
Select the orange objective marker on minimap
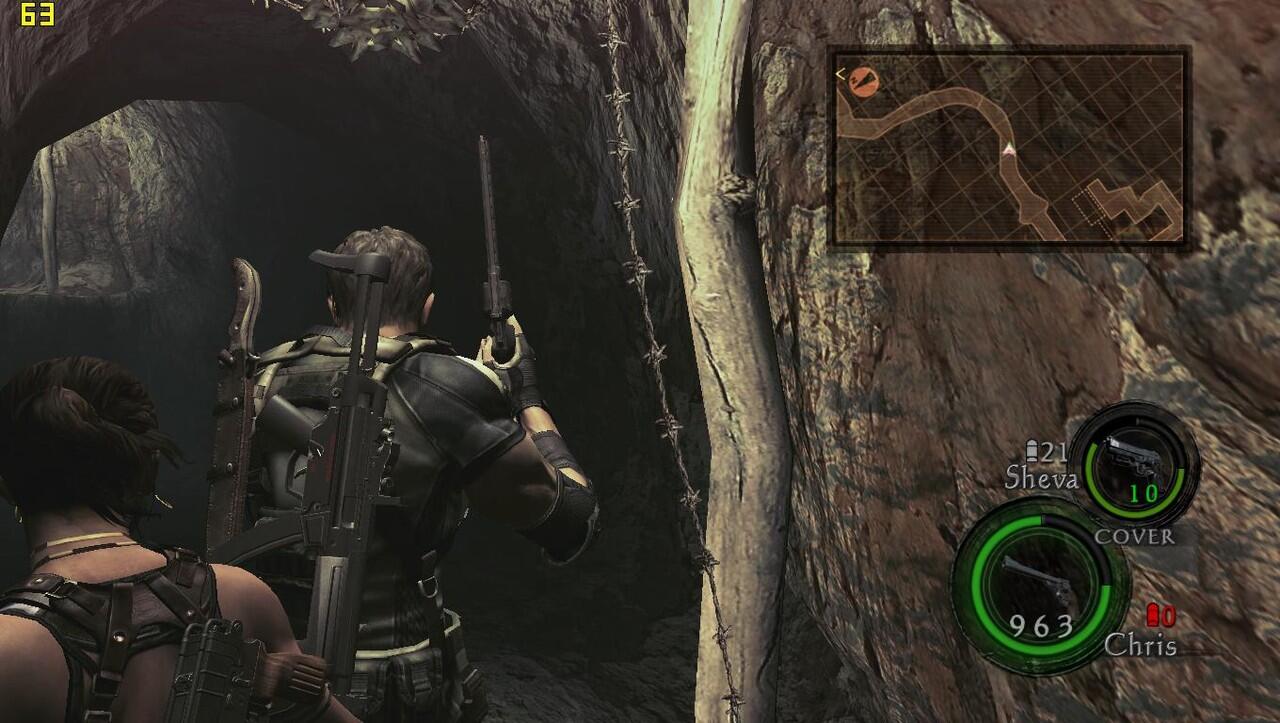(x=864, y=81)
